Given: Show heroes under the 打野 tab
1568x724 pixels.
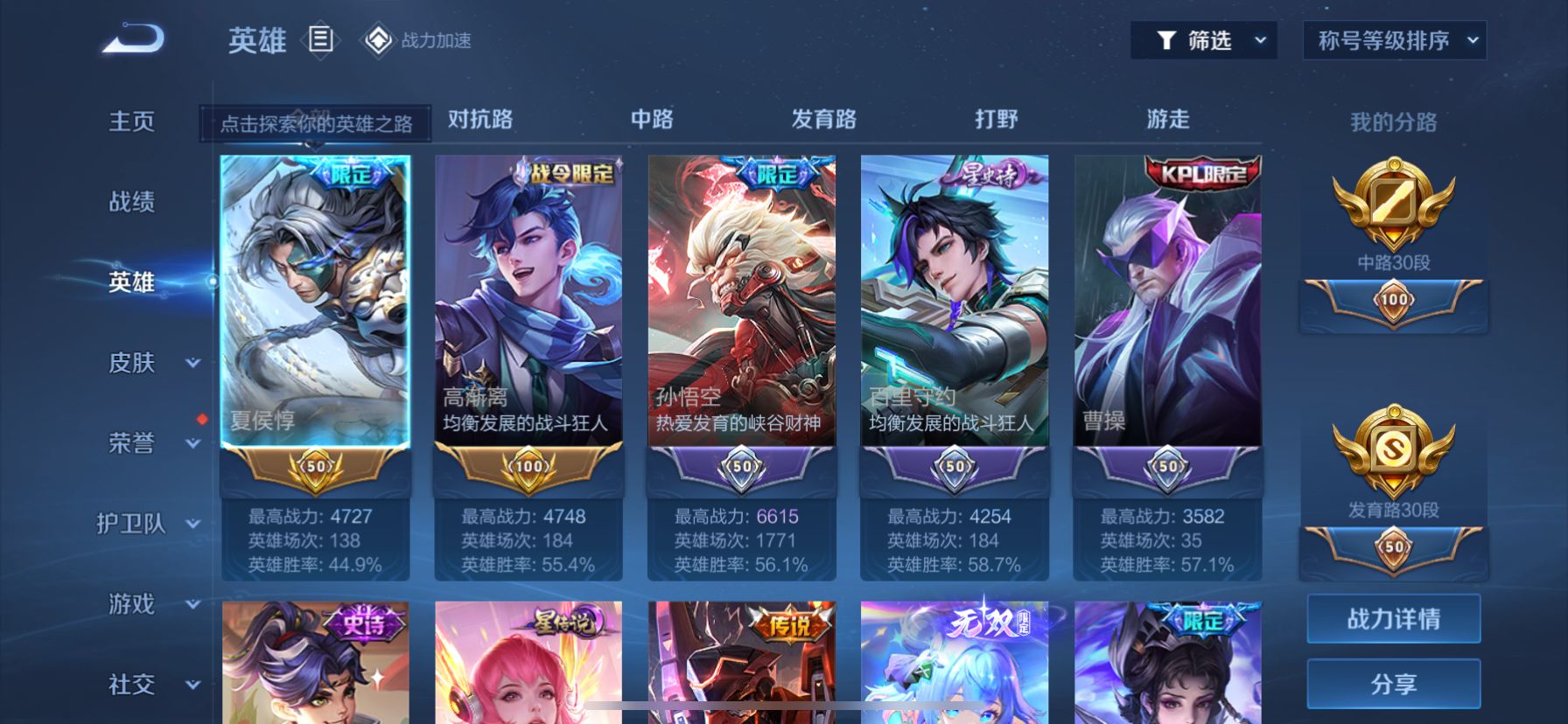Looking at the screenshot, I should (x=996, y=119).
